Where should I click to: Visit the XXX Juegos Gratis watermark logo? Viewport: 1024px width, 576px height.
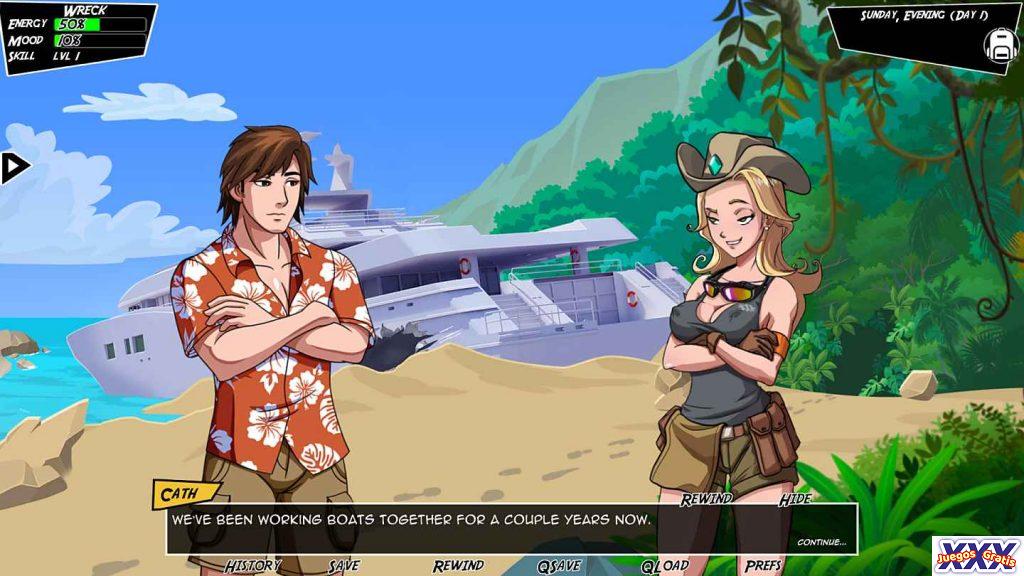click(977, 555)
